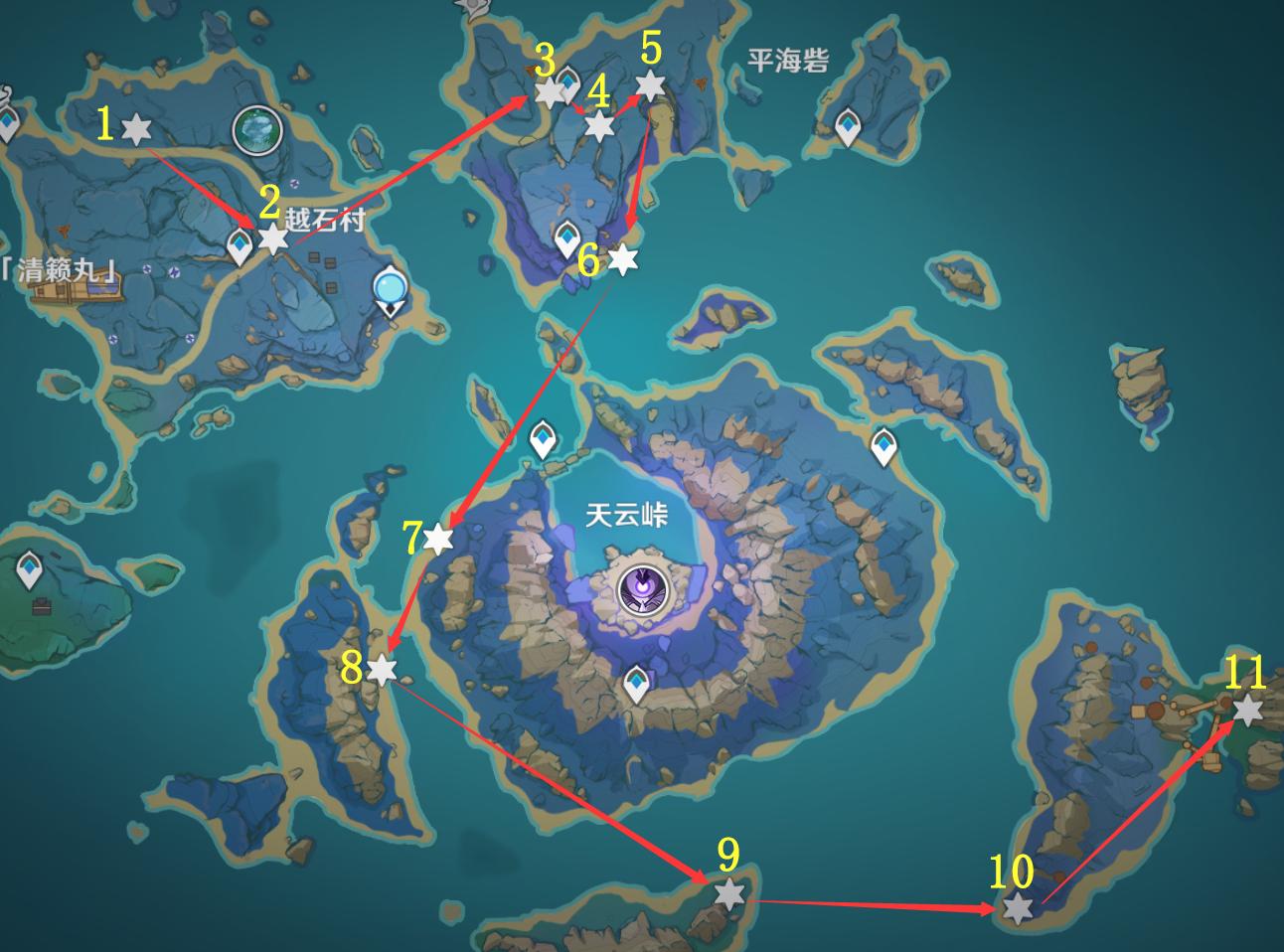Choose the teleport waypoint next to star 6

click(x=567, y=238)
